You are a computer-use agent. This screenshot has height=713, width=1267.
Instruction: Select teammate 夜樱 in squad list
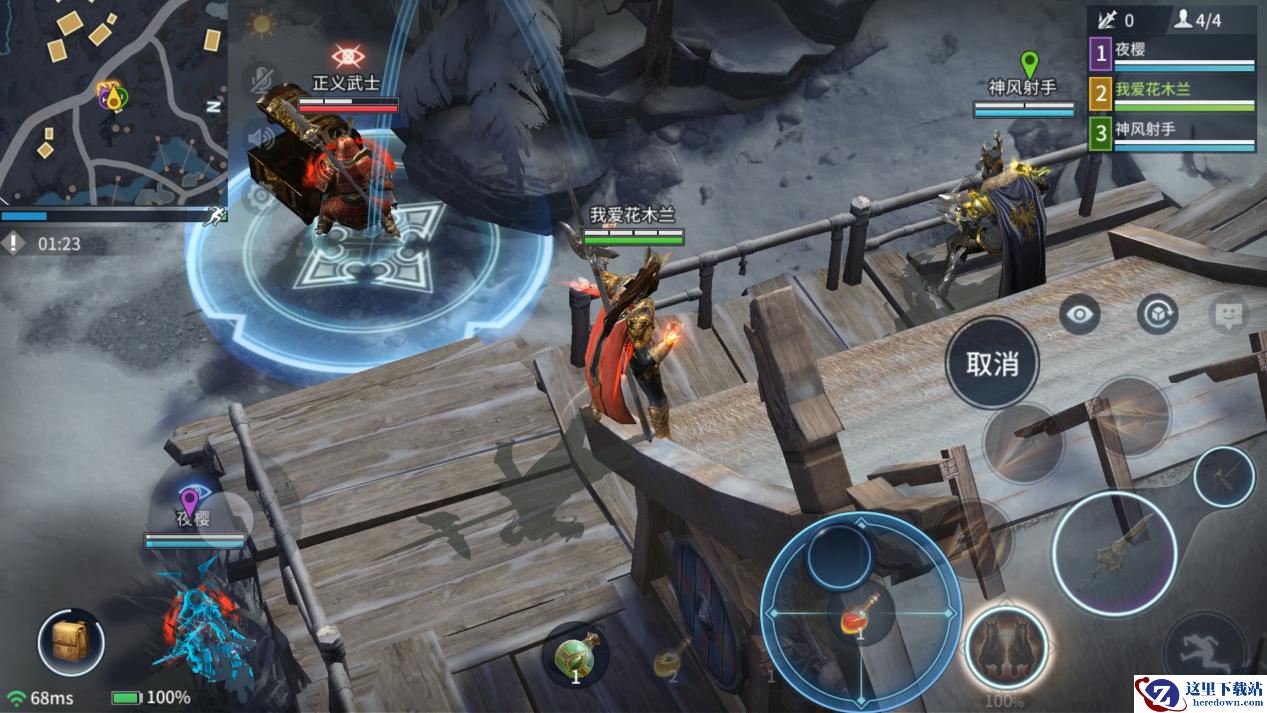[1171, 52]
